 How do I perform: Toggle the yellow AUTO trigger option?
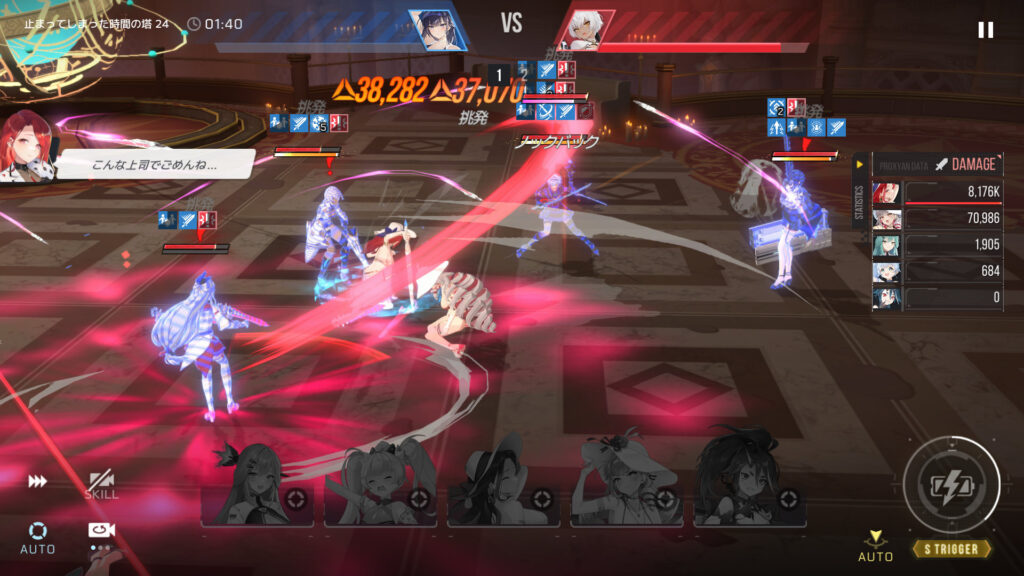coord(876,546)
